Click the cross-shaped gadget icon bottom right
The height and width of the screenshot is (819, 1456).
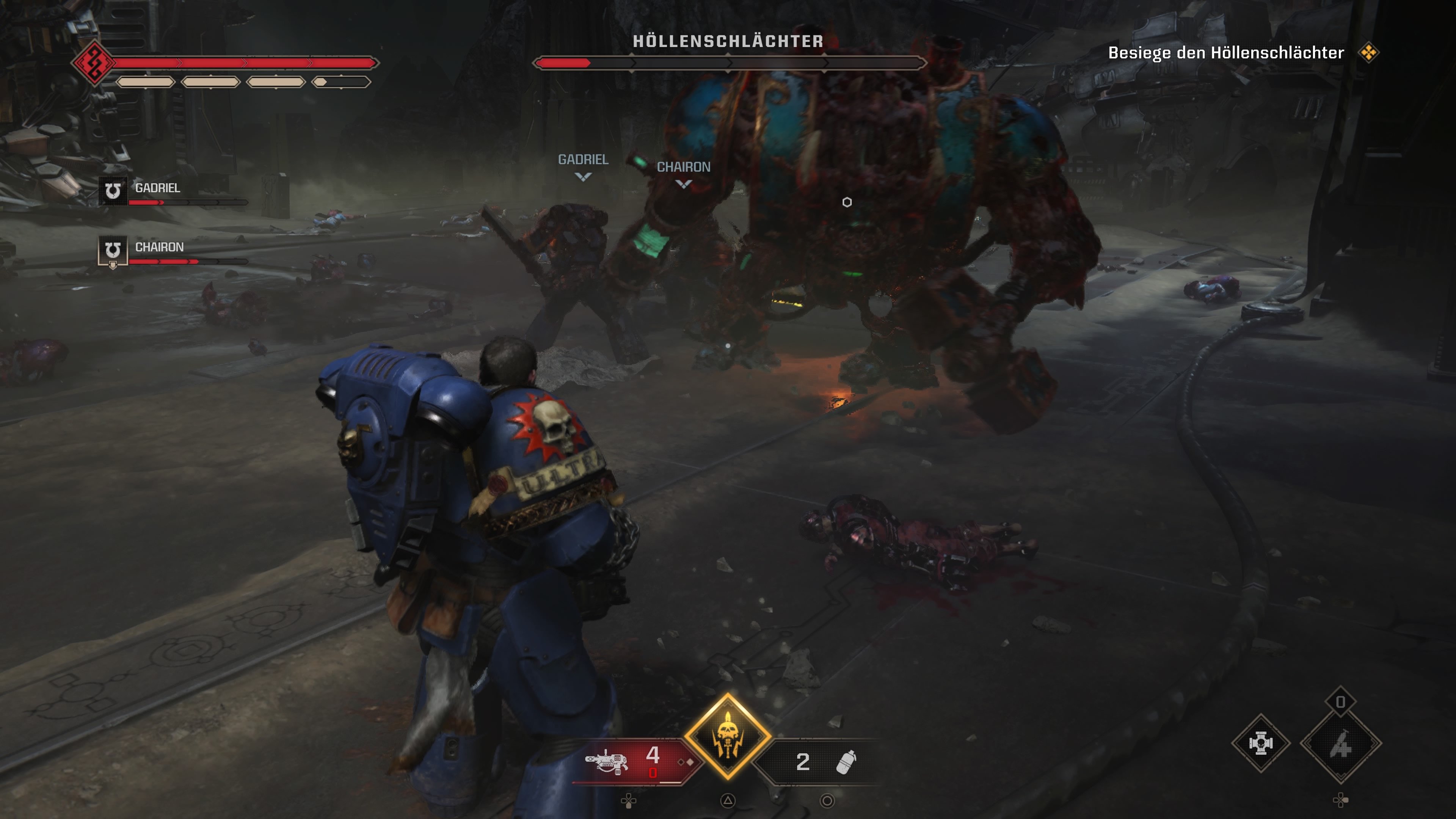coord(1260,744)
